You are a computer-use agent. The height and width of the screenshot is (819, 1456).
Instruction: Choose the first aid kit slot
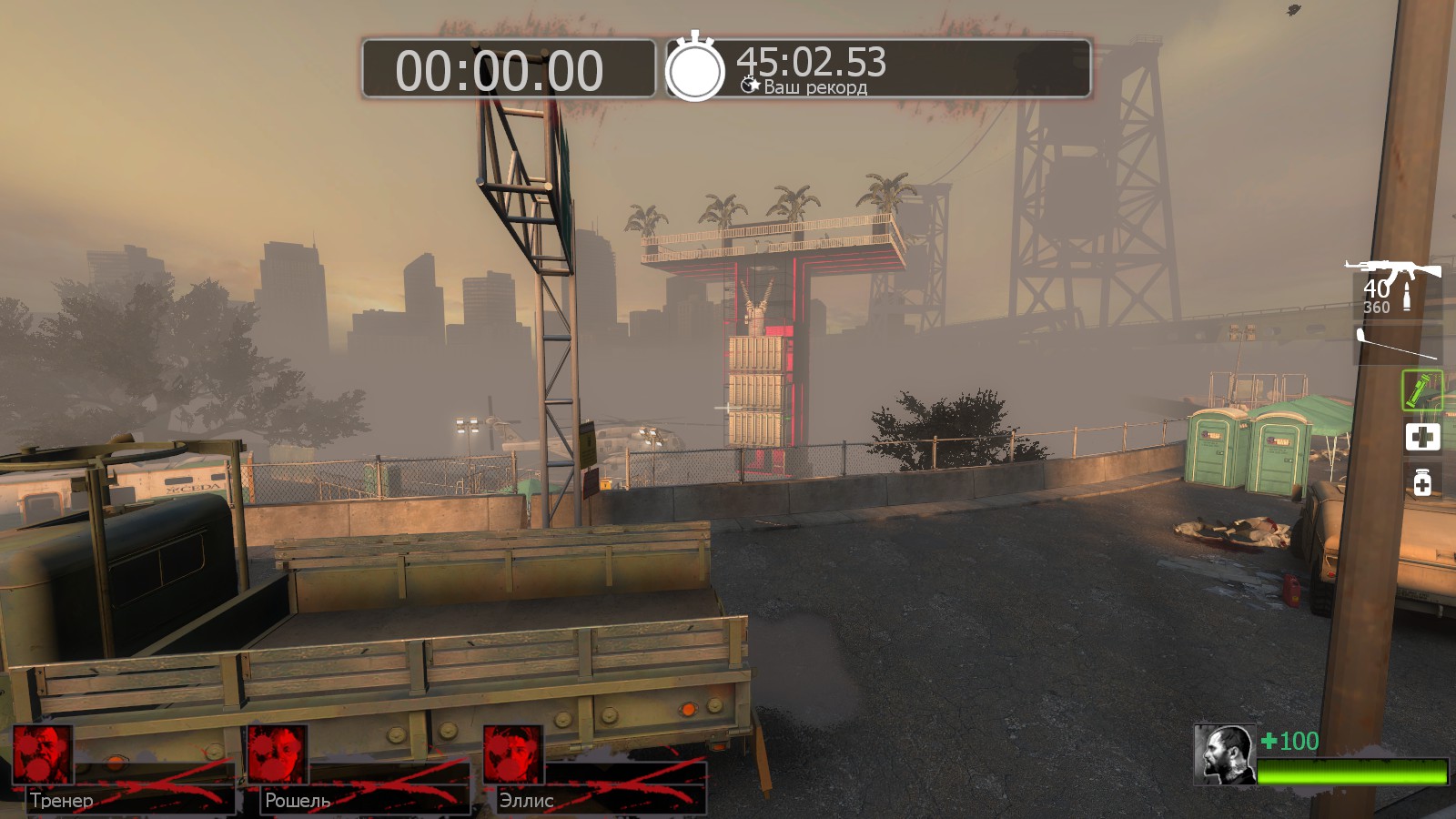[x=1422, y=437]
